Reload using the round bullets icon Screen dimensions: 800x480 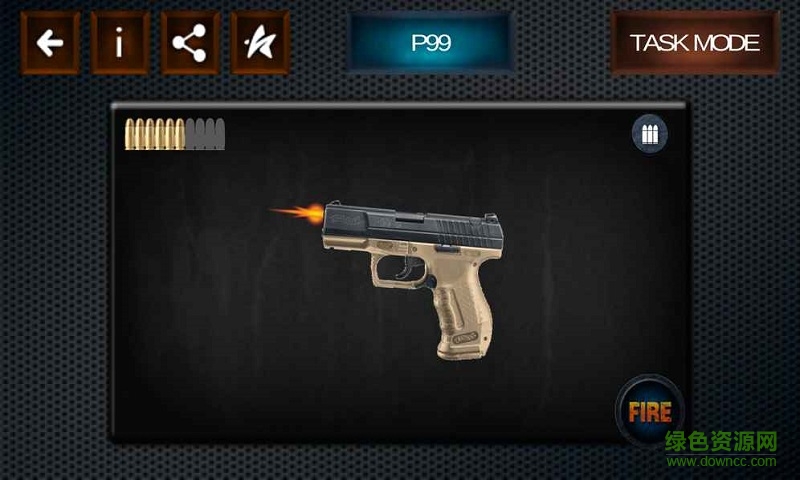point(650,134)
